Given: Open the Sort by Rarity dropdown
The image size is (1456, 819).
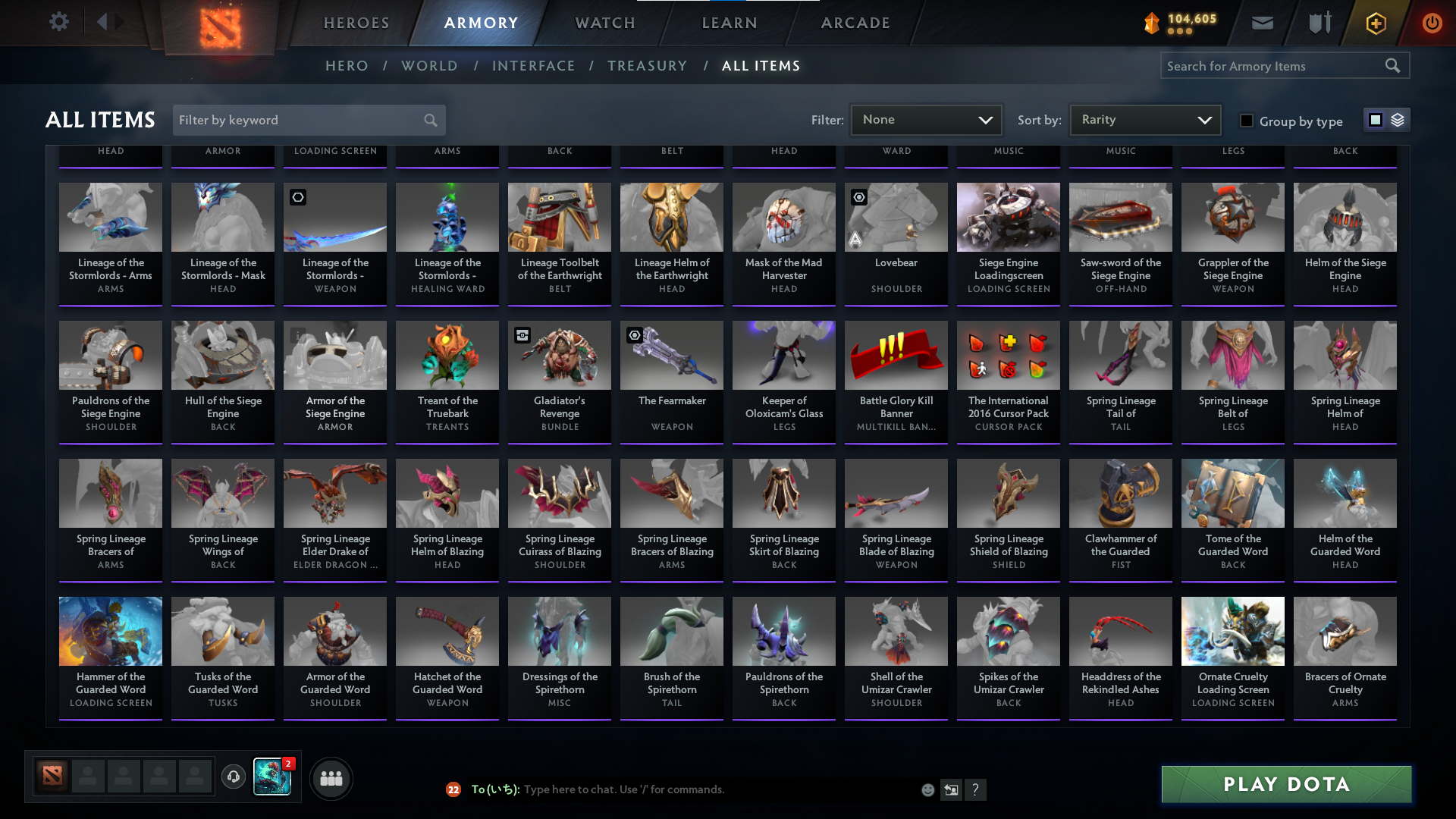Looking at the screenshot, I should click(1144, 119).
